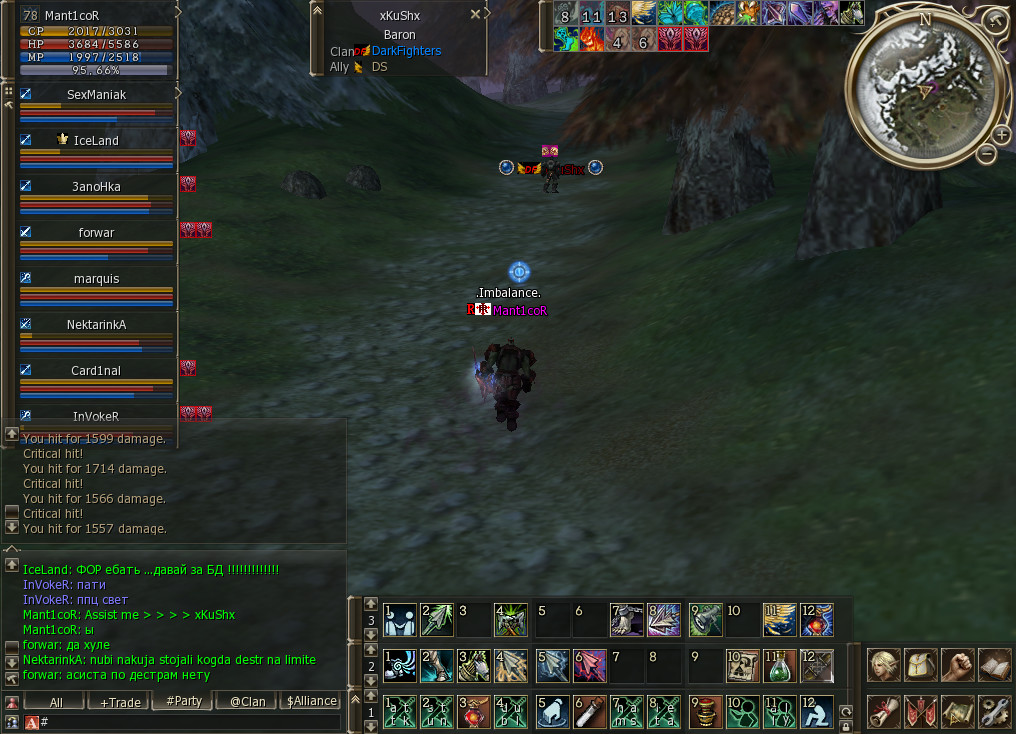This screenshot has width=1016, height=734.
Task: Open the actions fist icon
Action: [958, 663]
